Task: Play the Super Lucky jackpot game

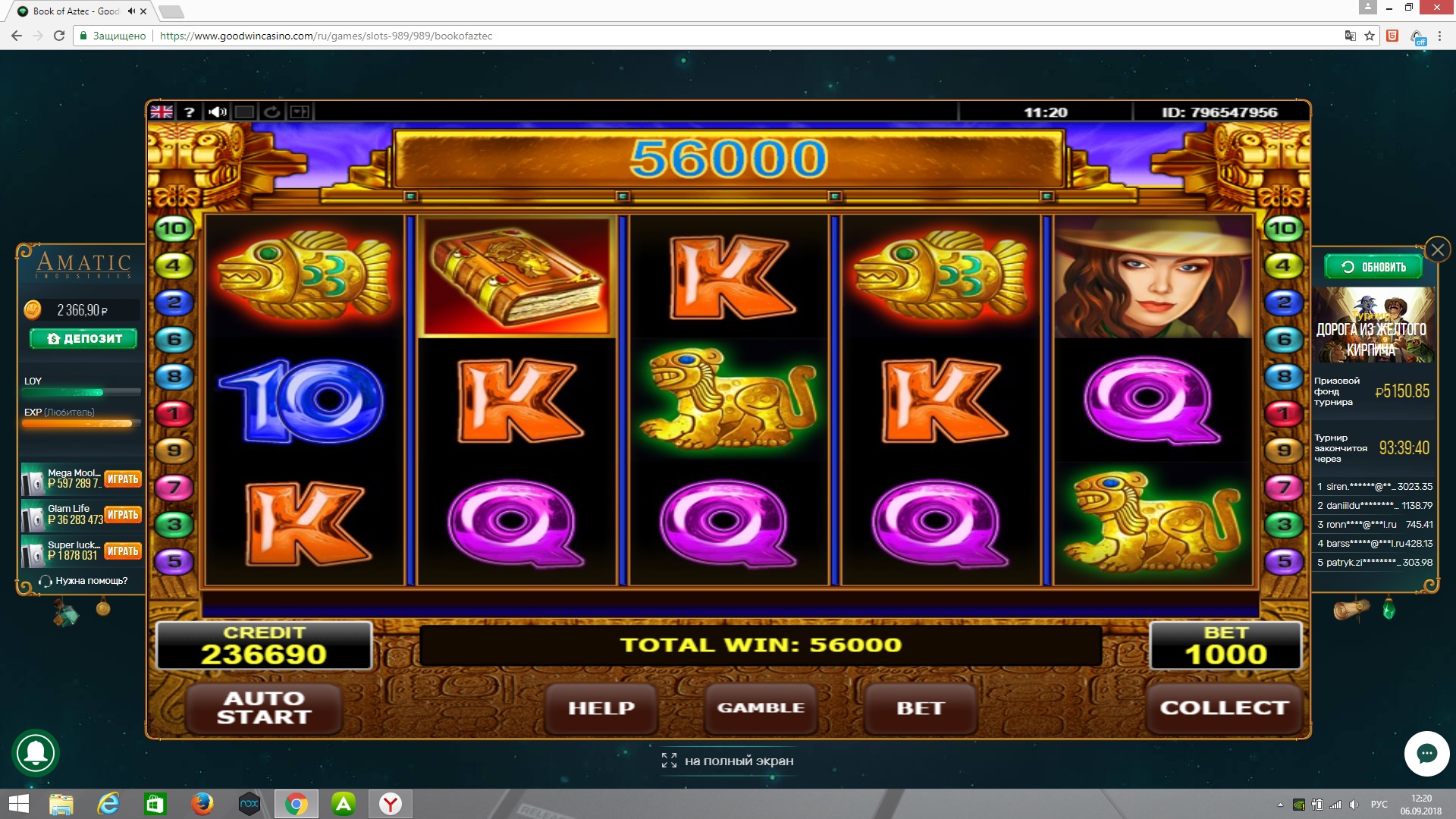Action: (x=123, y=551)
